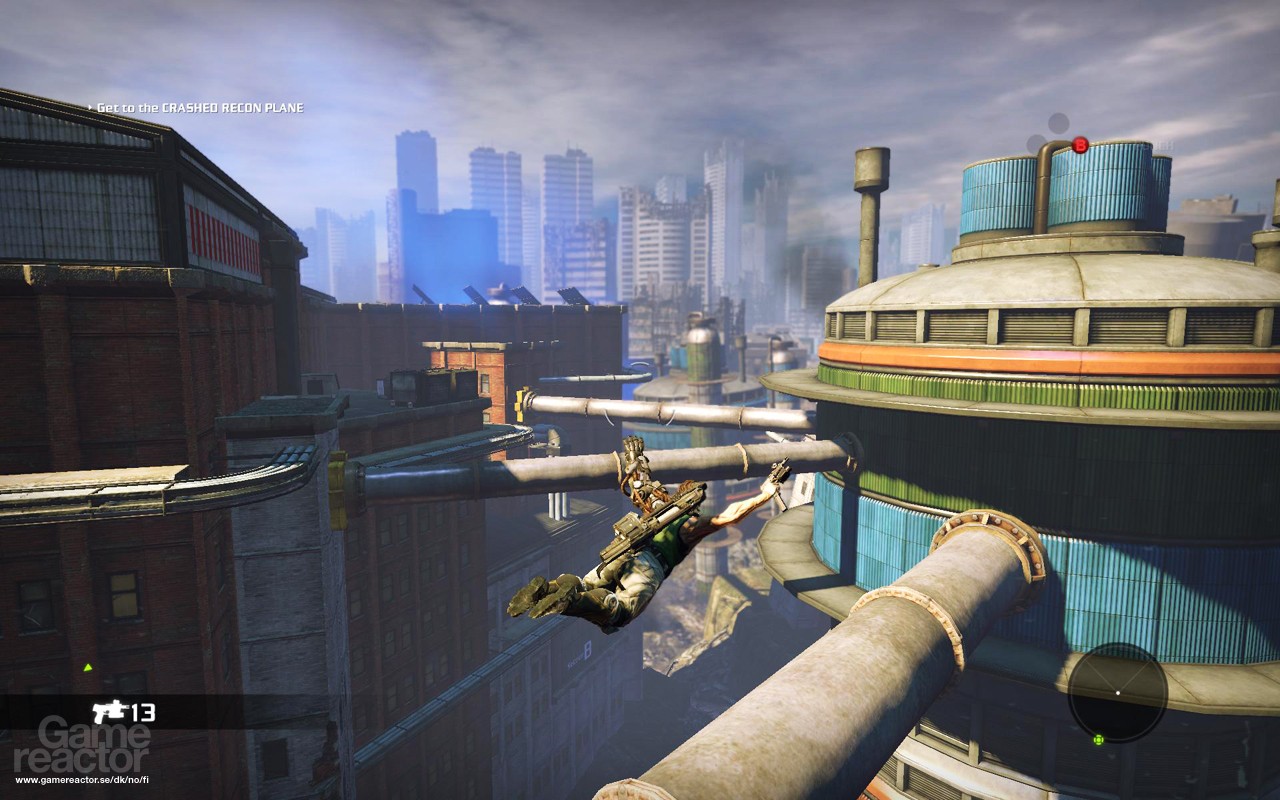This screenshot has width=1280, height=800.
Task: Click the green objective marker on the radar
Action: (x=1099, y=739)
